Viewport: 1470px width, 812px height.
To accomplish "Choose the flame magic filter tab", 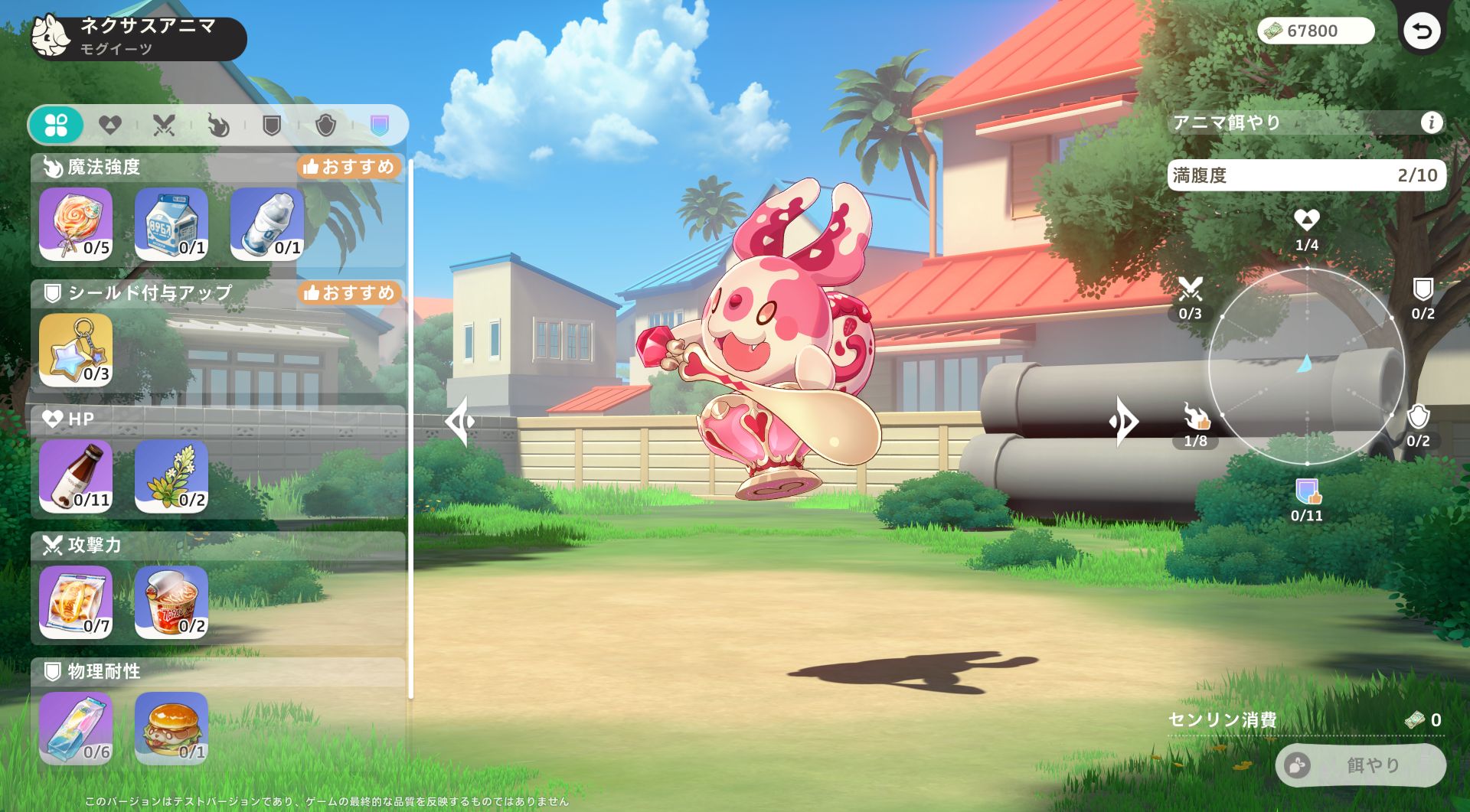I will [218, 125].
